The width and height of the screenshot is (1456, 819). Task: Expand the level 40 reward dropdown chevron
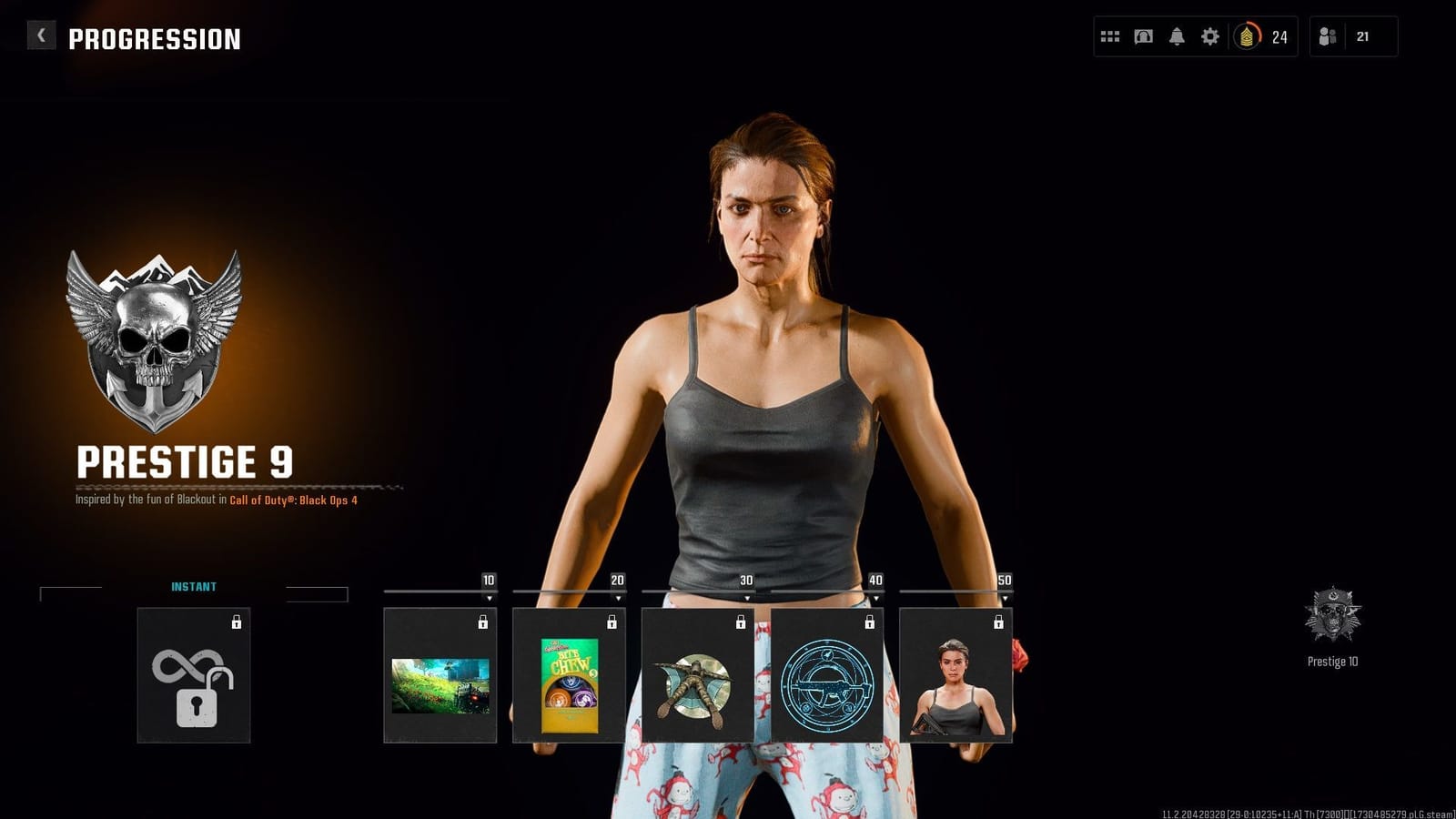coord(876,596)
